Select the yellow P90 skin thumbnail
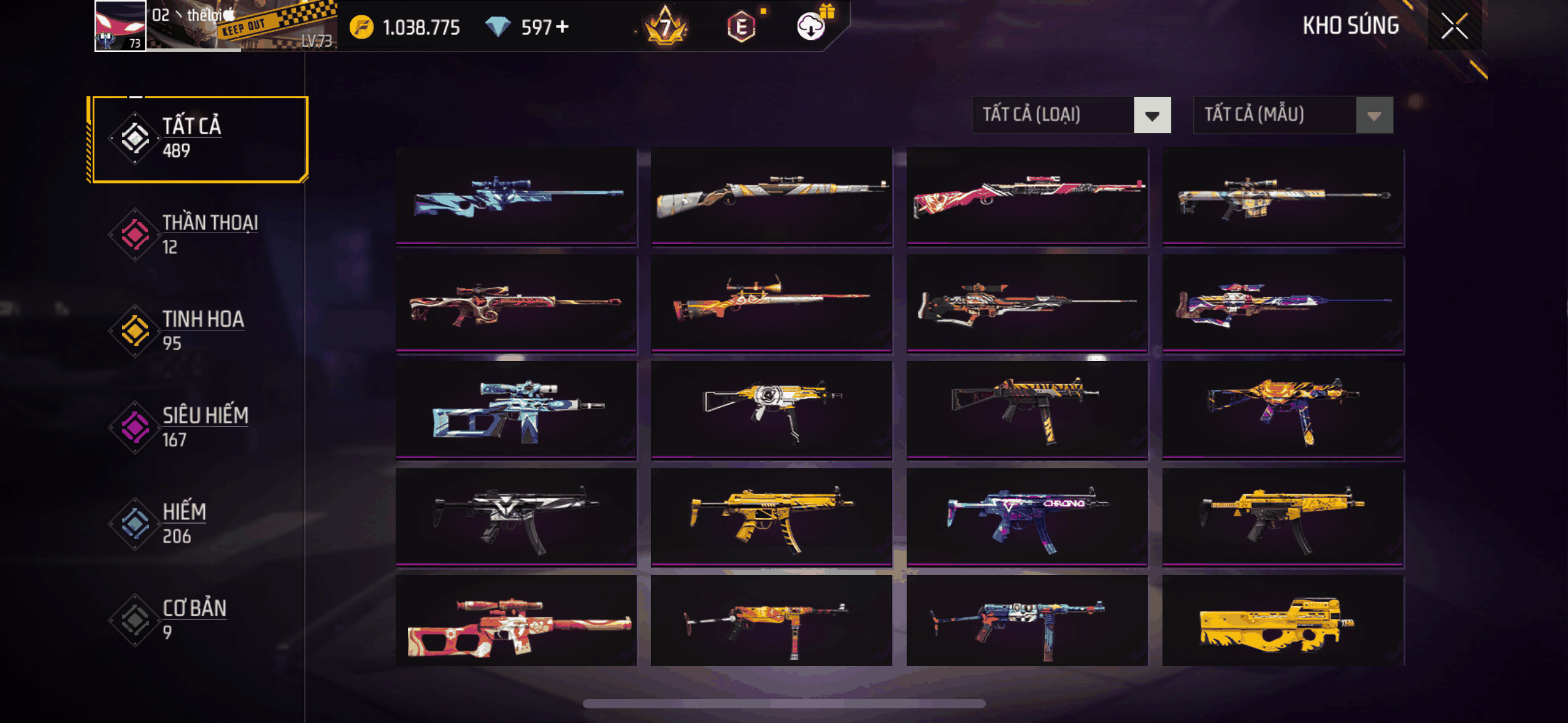This screenshot has height=723, width=1568. [1283, 621]
